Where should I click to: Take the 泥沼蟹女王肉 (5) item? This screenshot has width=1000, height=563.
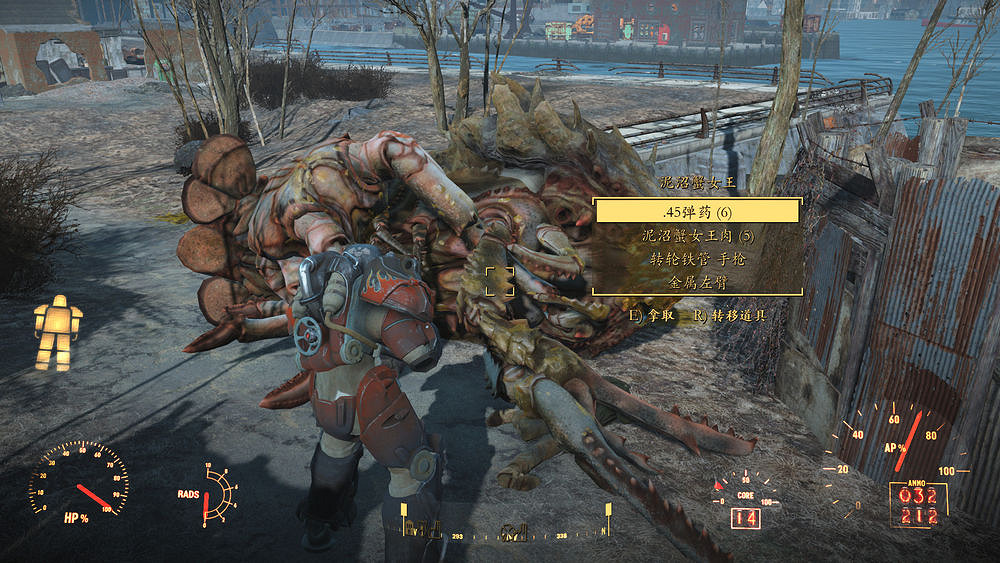pos(697,236)
